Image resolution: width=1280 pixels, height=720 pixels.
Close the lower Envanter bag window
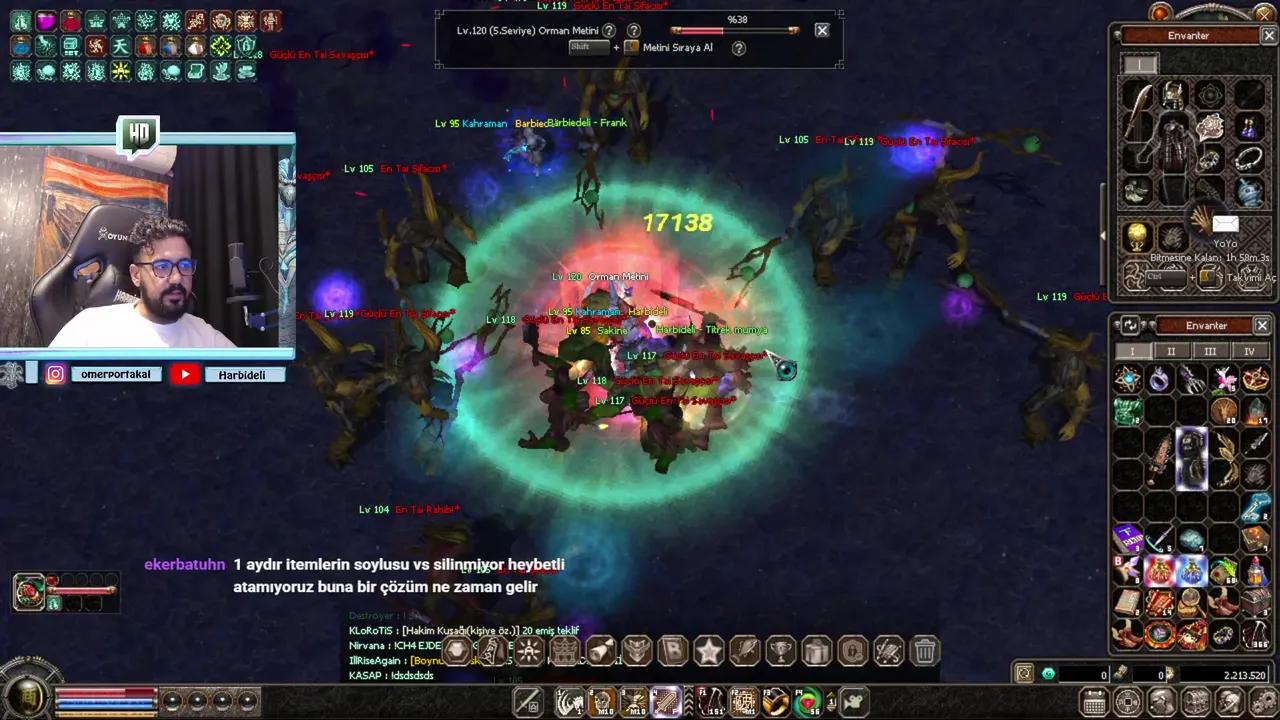[1262, 326]
